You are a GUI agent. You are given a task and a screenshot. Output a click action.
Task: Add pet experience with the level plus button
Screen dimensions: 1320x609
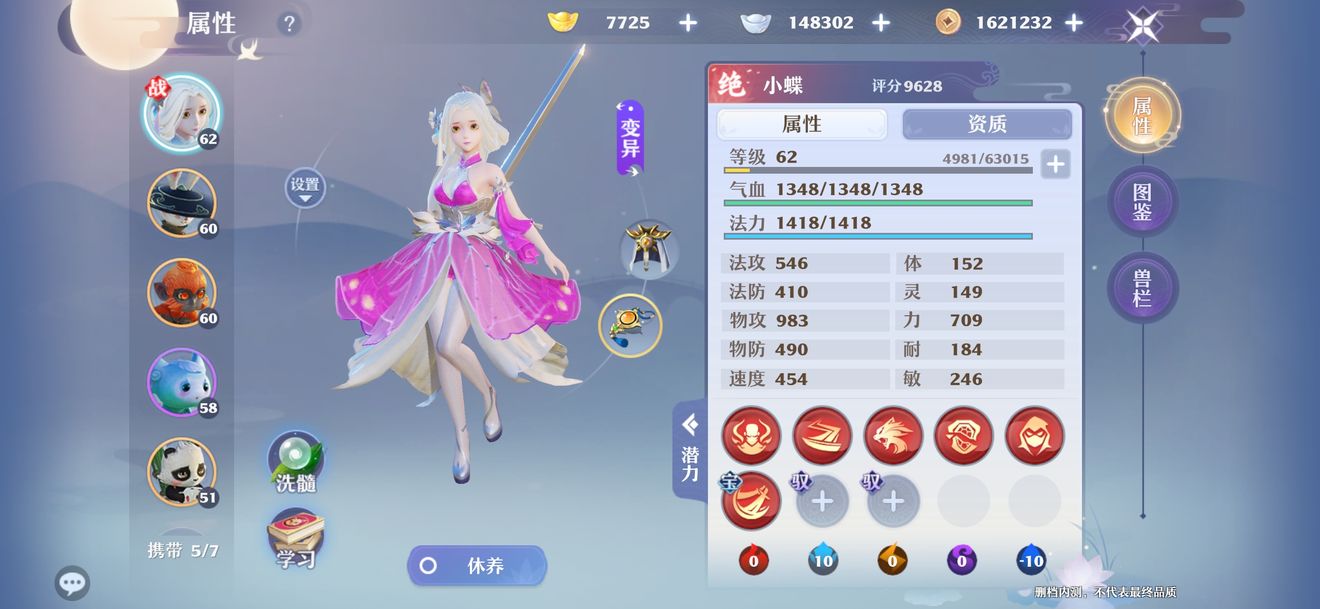pyautogui.click(x=1055, y=164)
